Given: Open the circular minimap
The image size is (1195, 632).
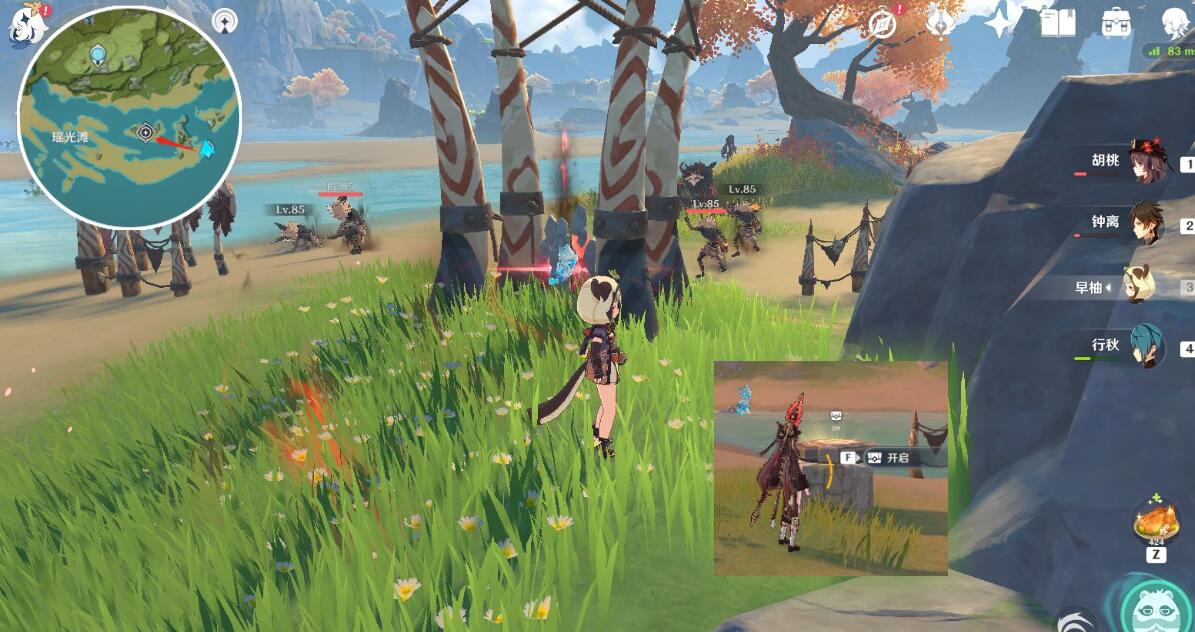Looking at the screenshot, I should (x=130, y=118).
